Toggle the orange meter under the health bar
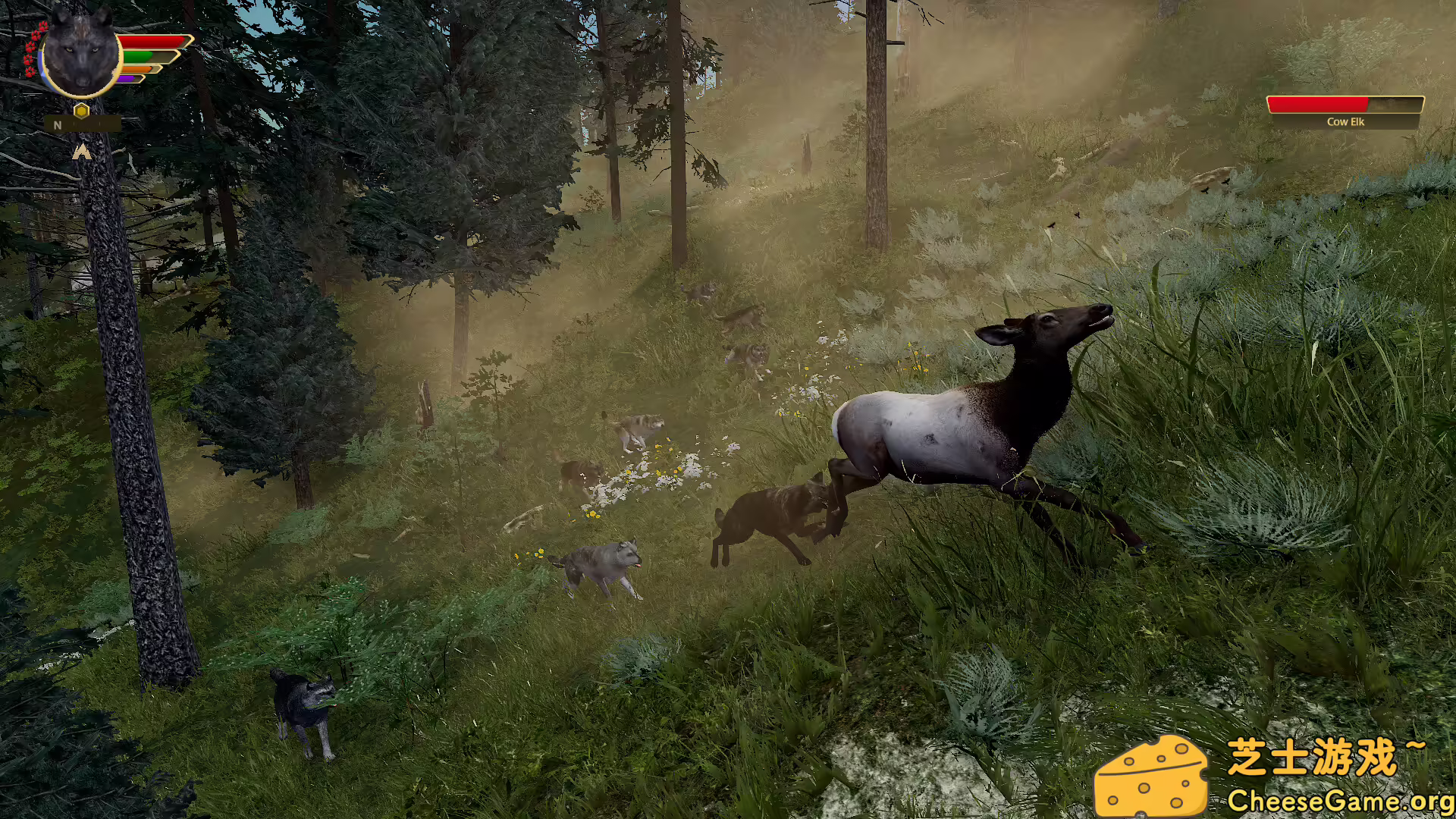1456x819 pixels. 136,70
